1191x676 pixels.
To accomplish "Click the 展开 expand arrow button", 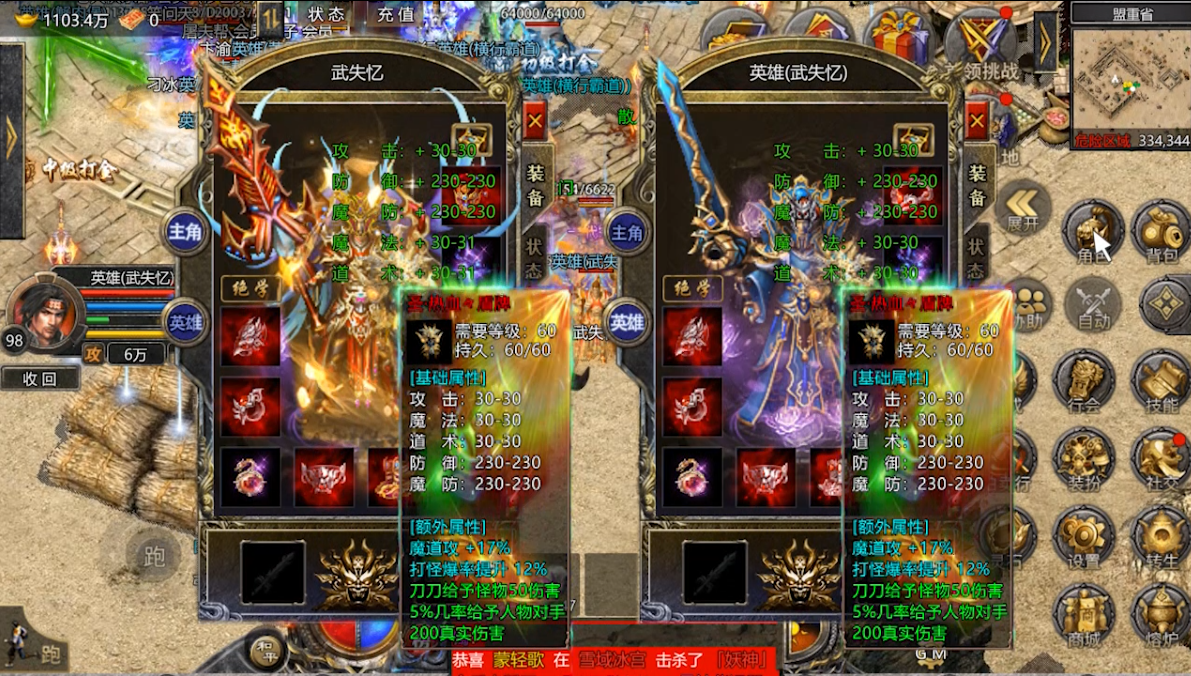I will [1023, 210].
